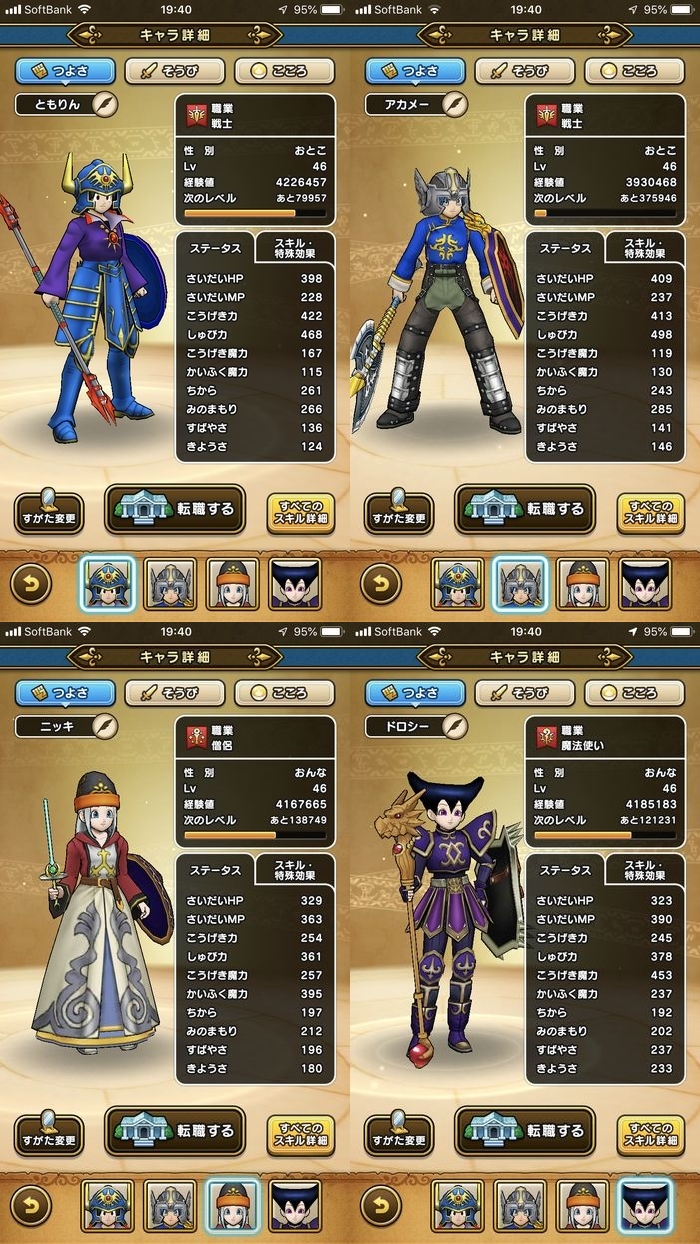700x1244 pixels.
Task: Choose 転職する on ともりん's screen
Action: (x=175, y=510)
